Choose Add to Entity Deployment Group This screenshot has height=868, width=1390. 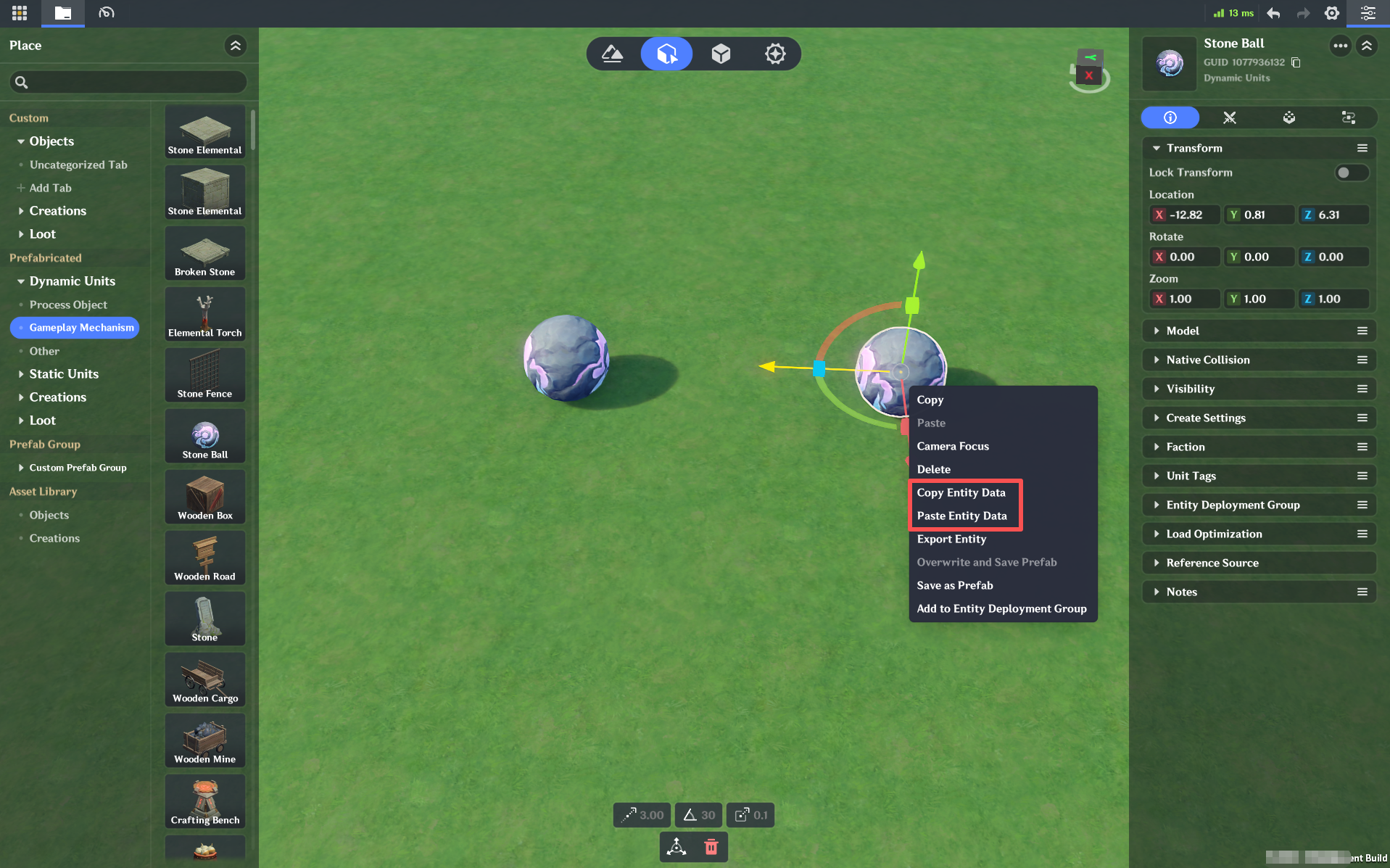[1001, 608]
